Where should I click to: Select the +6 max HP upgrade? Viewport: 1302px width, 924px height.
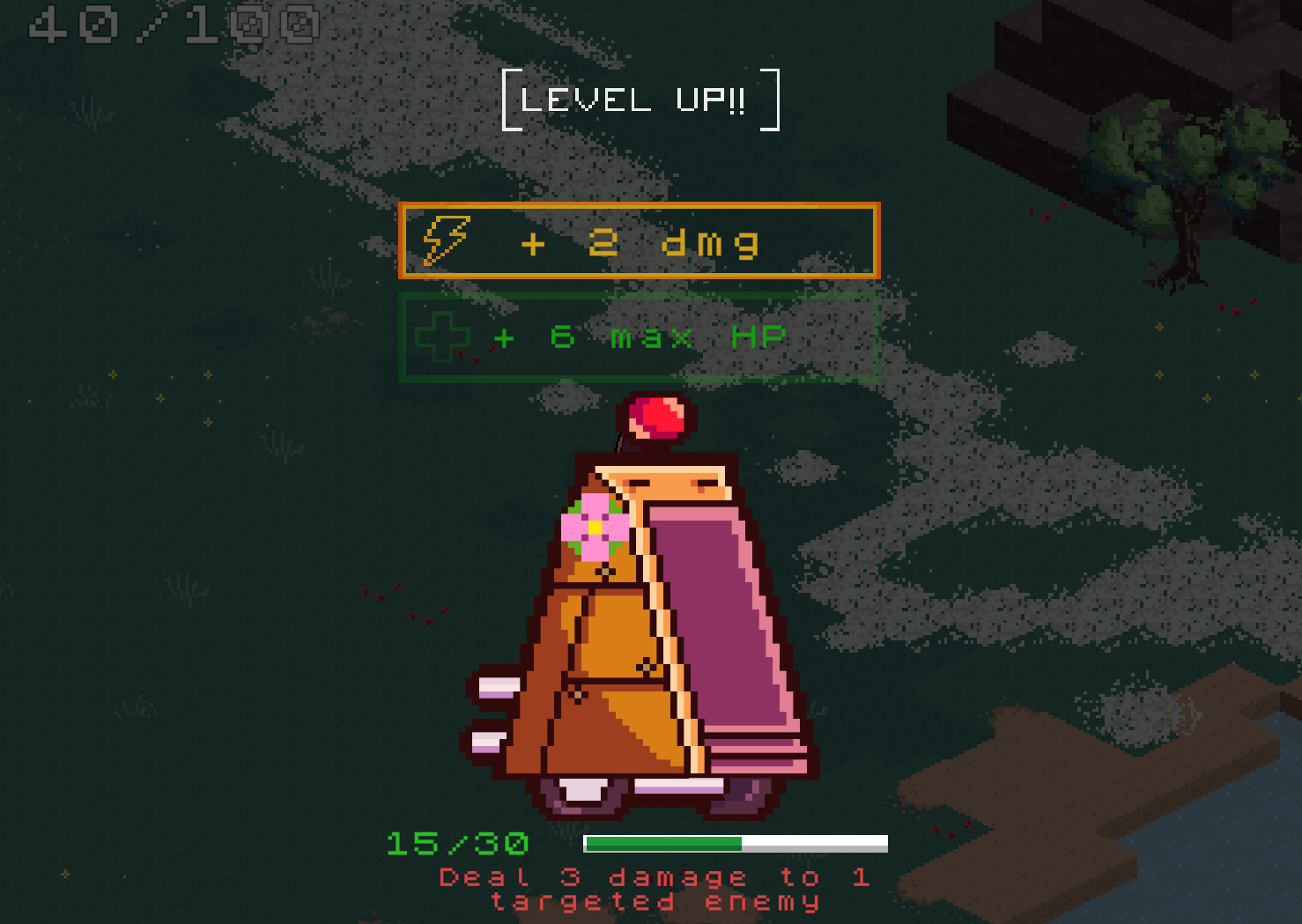coord(639,337)
